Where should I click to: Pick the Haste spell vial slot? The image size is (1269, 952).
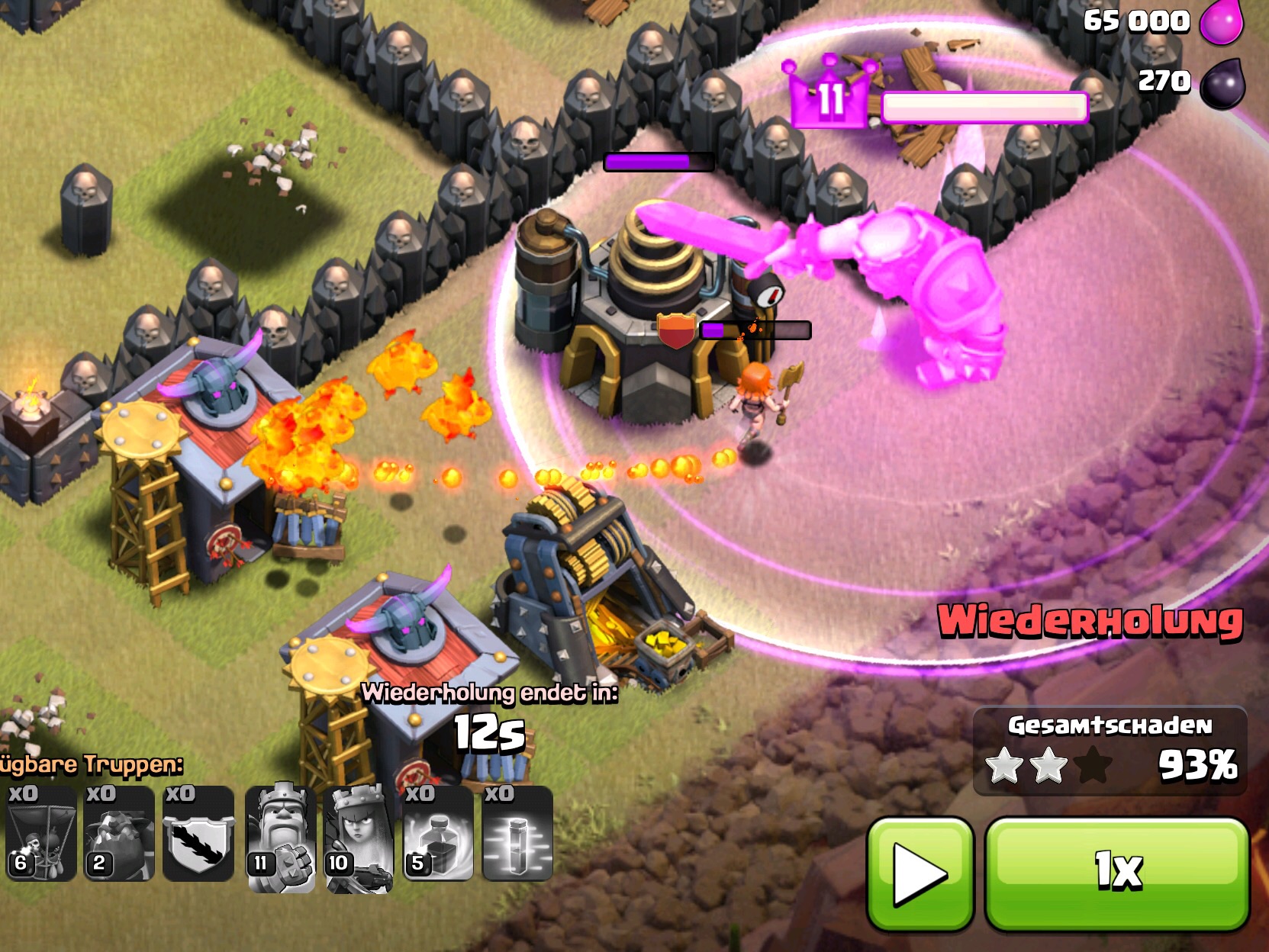click(x=517, y=834)
